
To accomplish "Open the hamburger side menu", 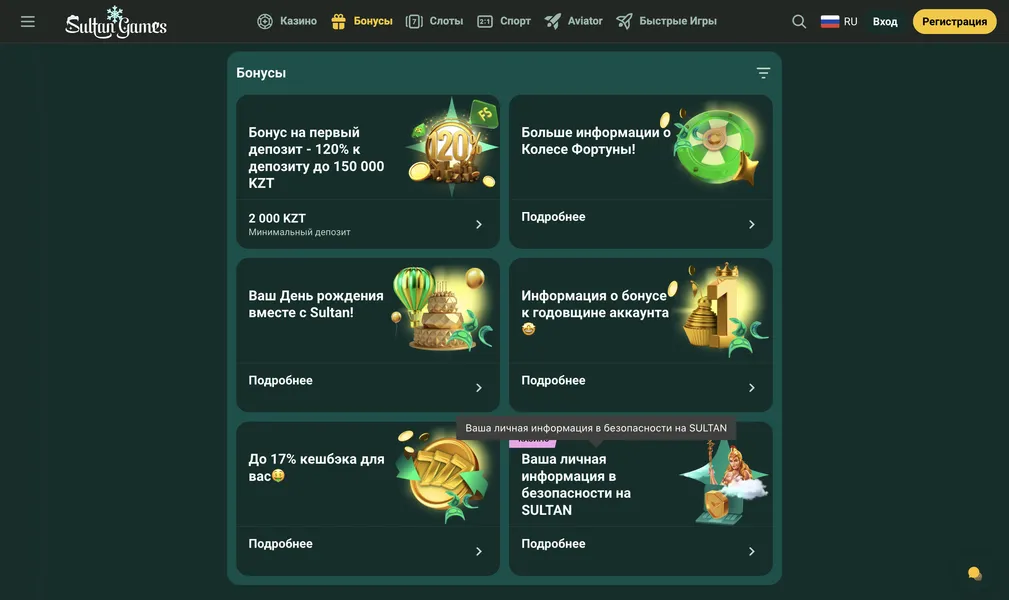I will tap(28, 21).
